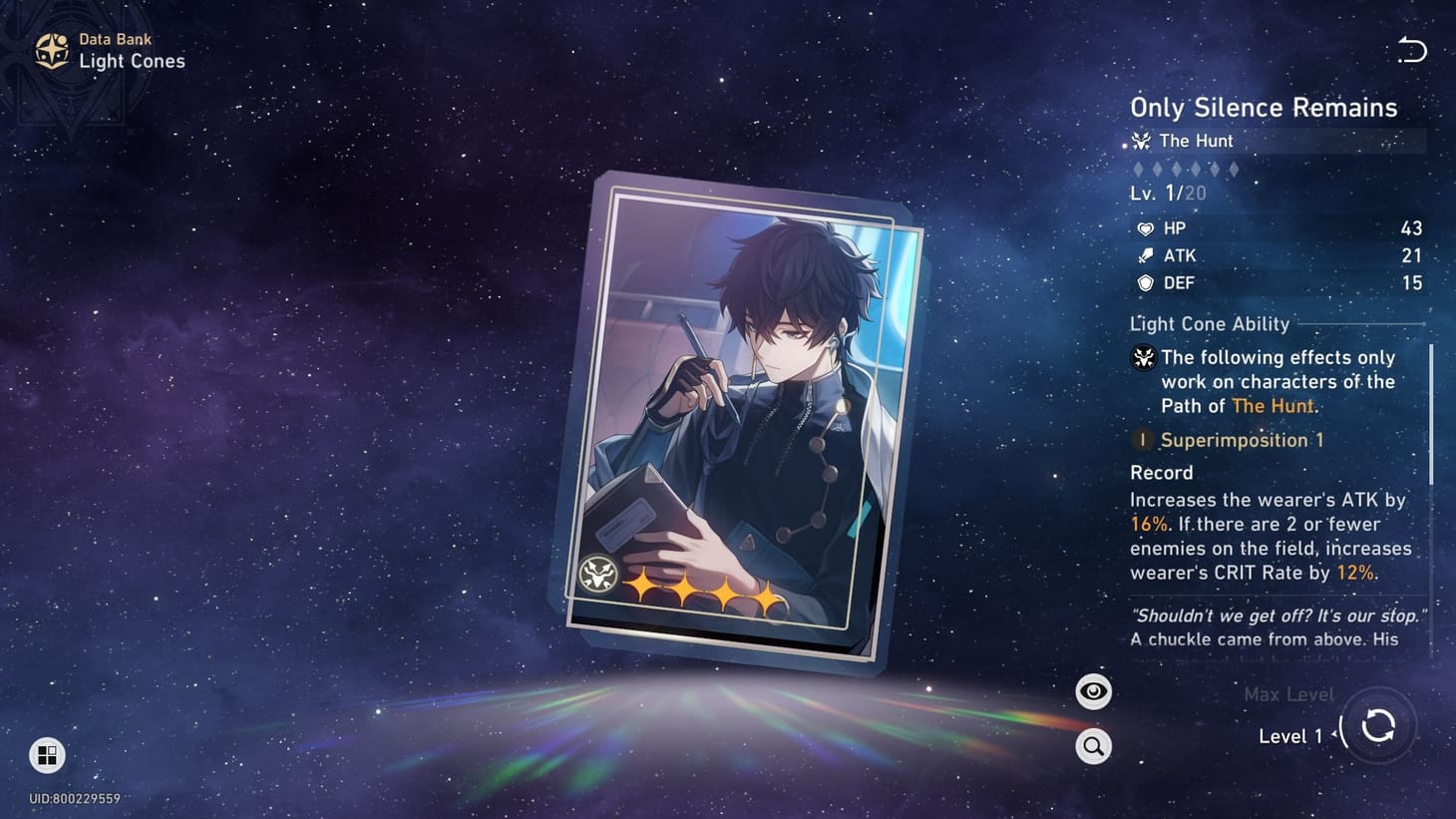Click the rarity diamond indicator row
The height and width of the screenshot is (819, 1456).
(1183, 169)
